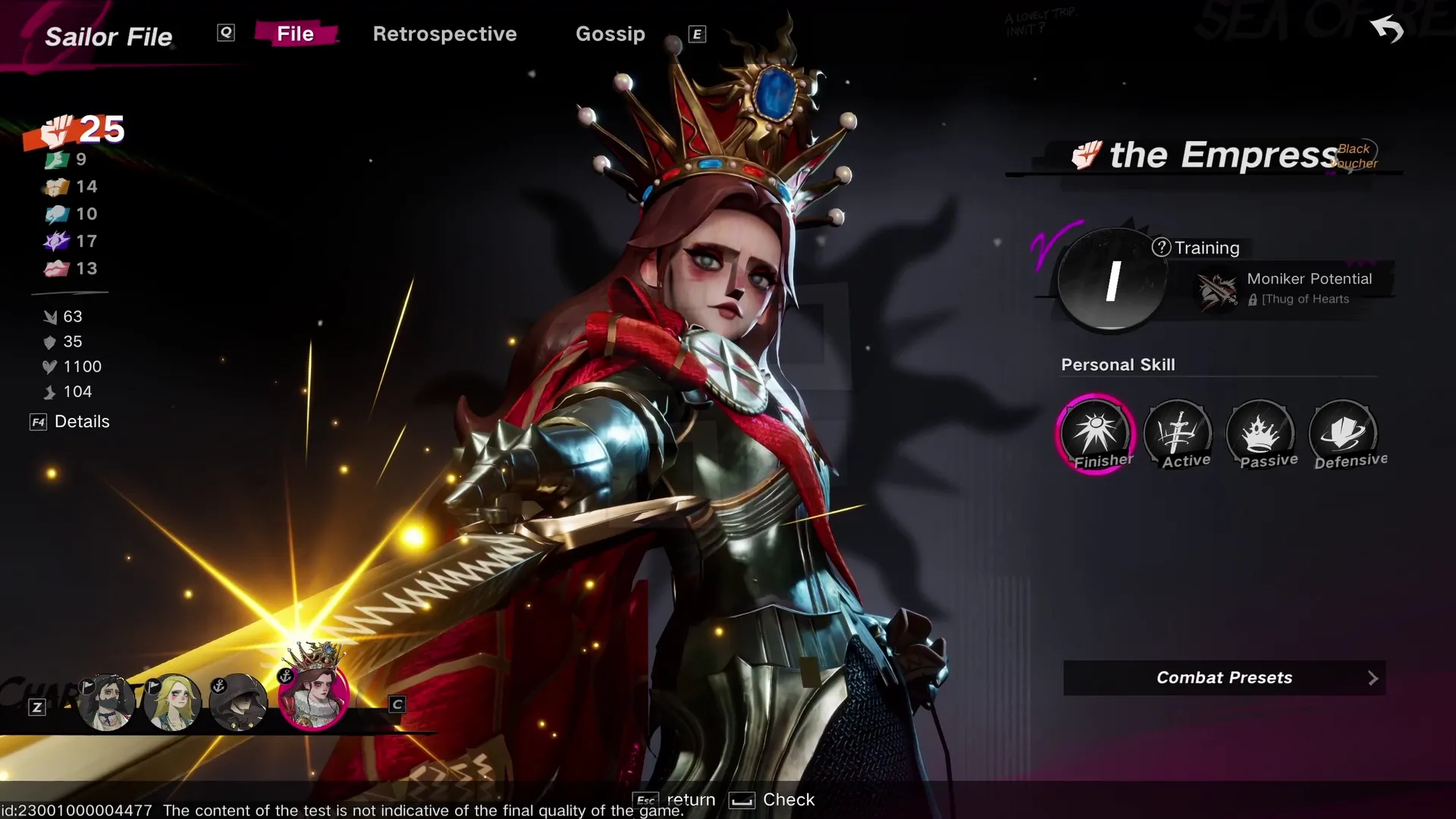Viewport: 1456px width, 819px height.
Task: Click the purple eye stat icon
Action: click(x=57, y=241)
